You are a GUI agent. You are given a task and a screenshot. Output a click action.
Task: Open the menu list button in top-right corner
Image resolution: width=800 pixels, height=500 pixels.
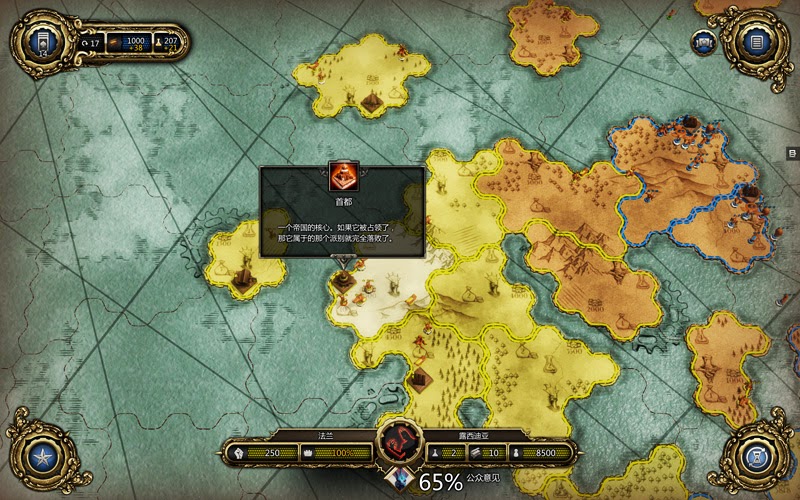pyautogui.click(x=757, y=42)
